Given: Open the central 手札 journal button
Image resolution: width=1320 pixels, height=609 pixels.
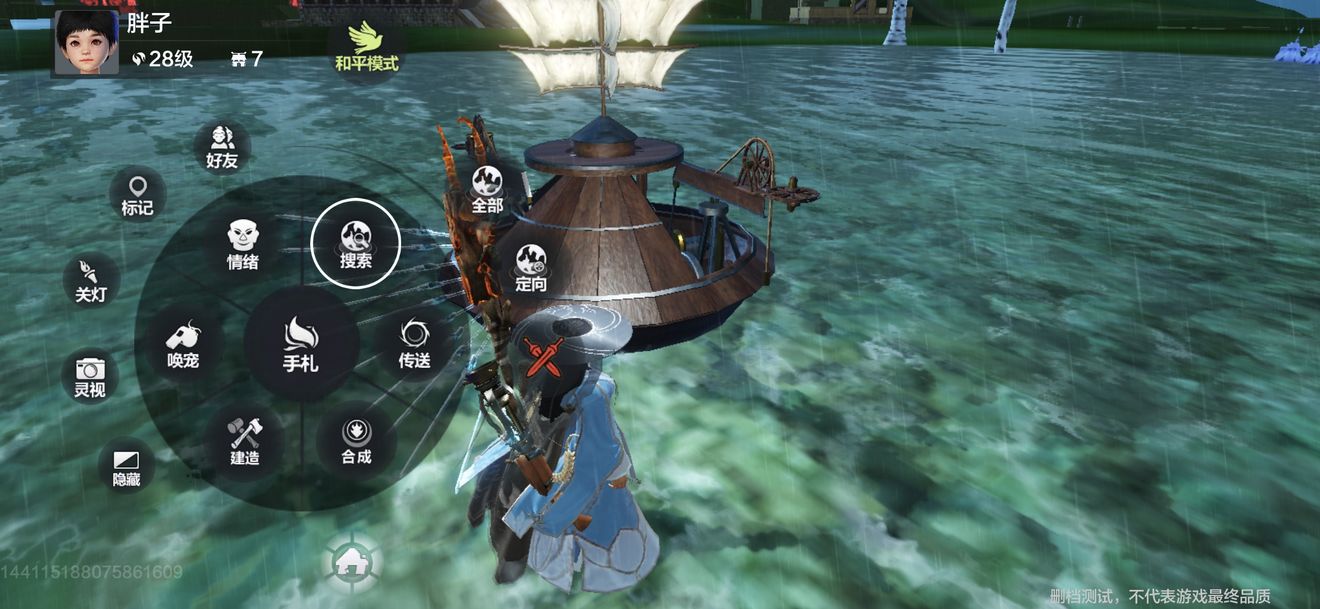Looking at the screenshot, I should (301, 344).
